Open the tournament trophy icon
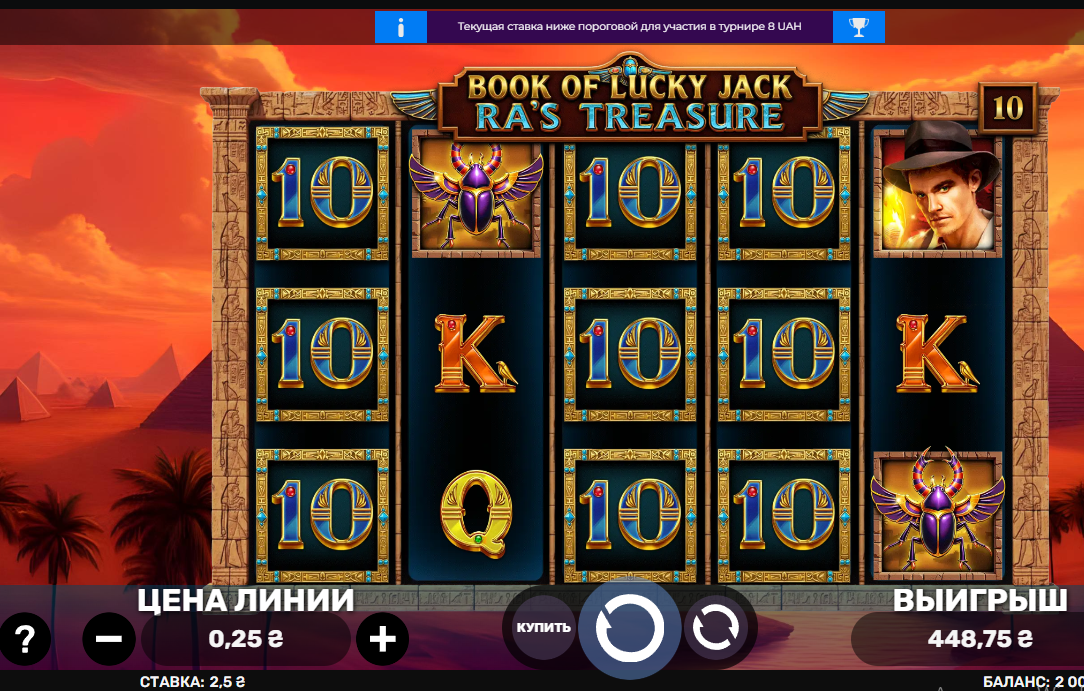Viewport: 1084px width, 691px height. (x=859, y=27)
